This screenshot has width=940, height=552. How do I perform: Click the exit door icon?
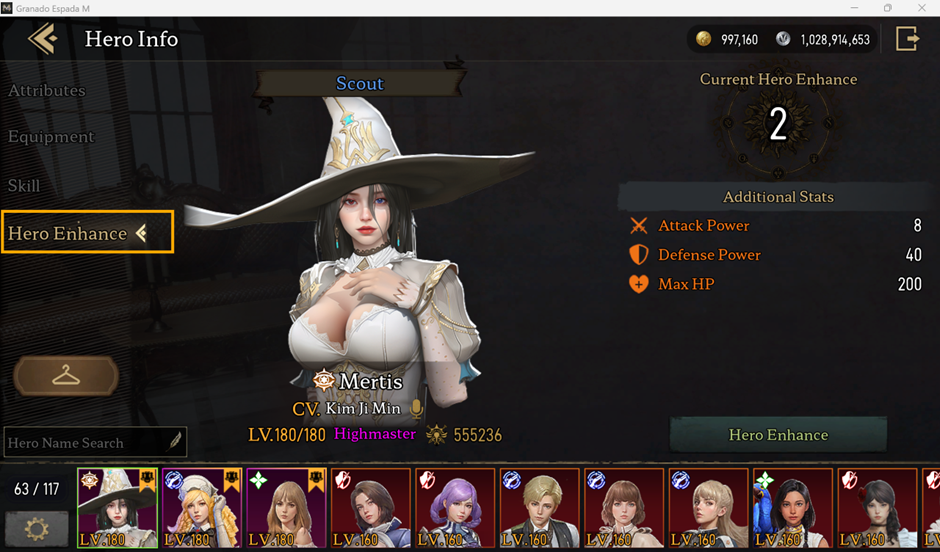tap(907, 39)
